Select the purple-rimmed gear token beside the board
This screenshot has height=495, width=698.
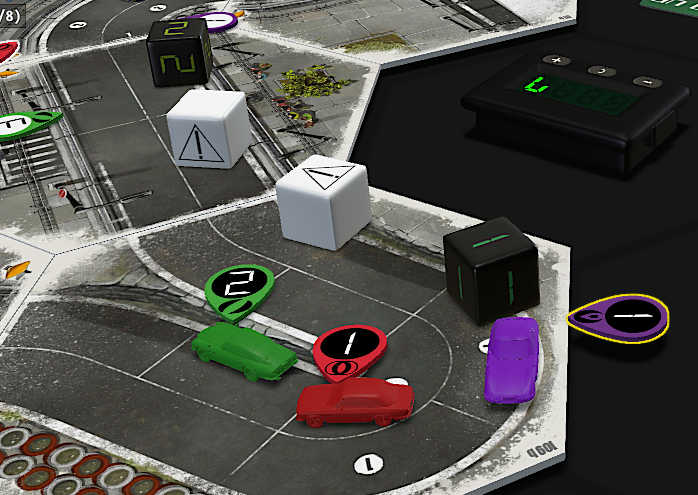pos(620,318)
